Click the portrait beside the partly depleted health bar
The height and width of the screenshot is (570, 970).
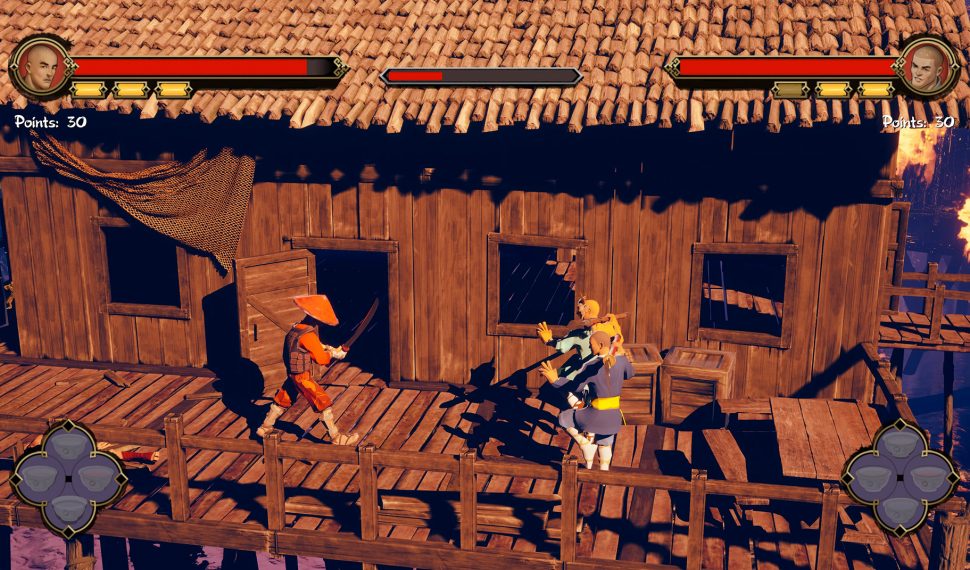(40, 67)
